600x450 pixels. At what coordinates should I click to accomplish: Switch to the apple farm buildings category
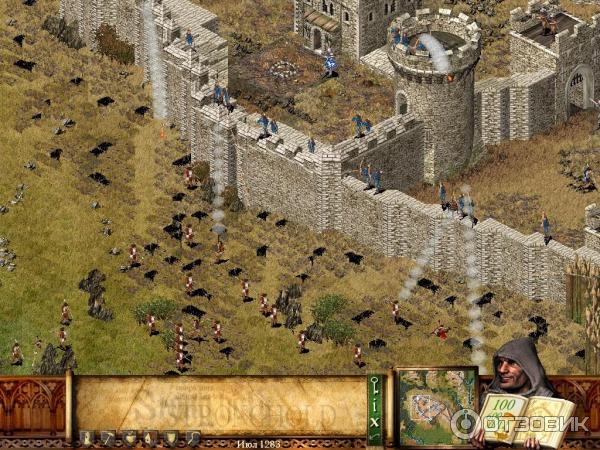click(x=128, y=437)
